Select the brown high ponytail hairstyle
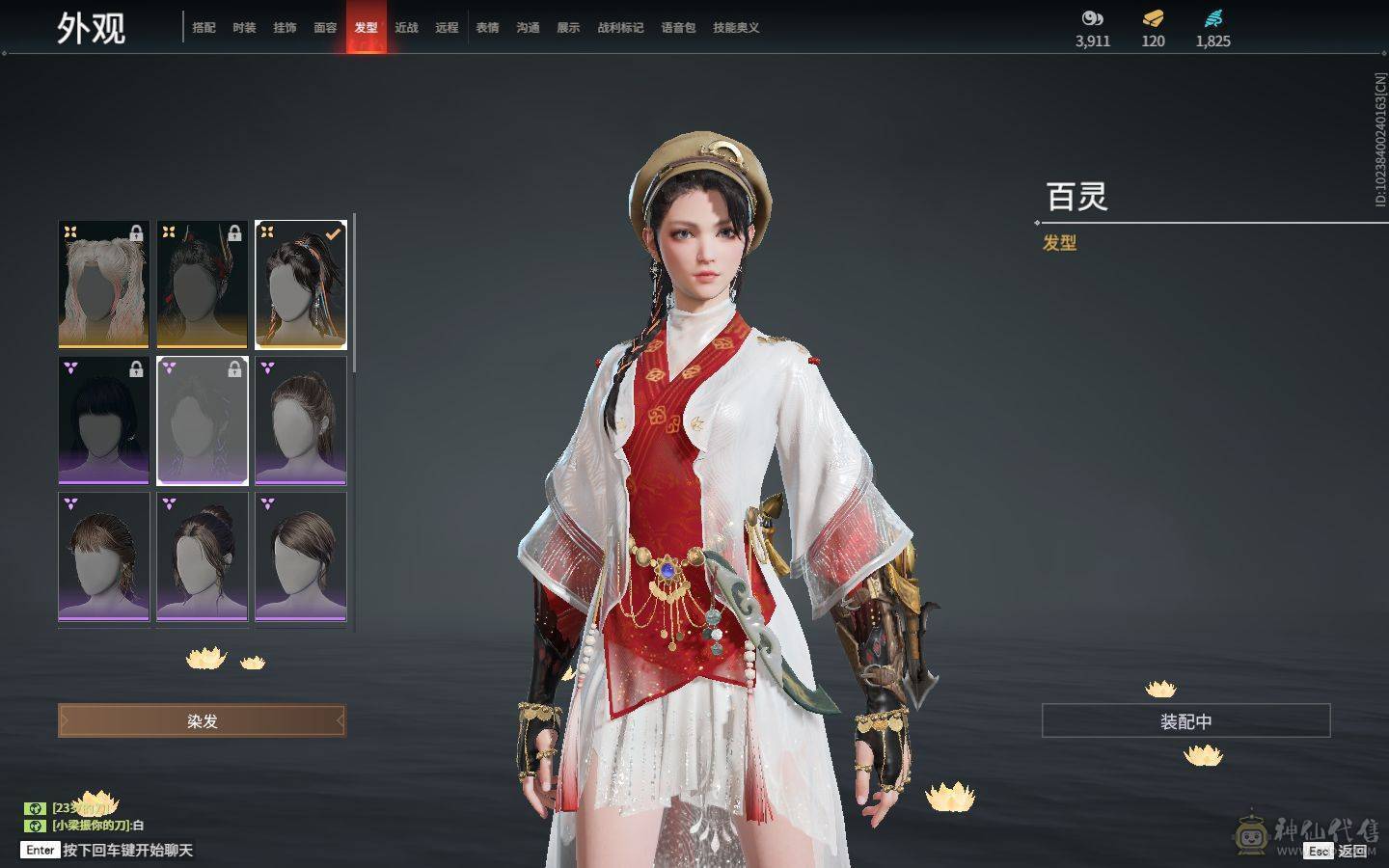This screenshot has width=1389, height=868. (x=301, y=420)
